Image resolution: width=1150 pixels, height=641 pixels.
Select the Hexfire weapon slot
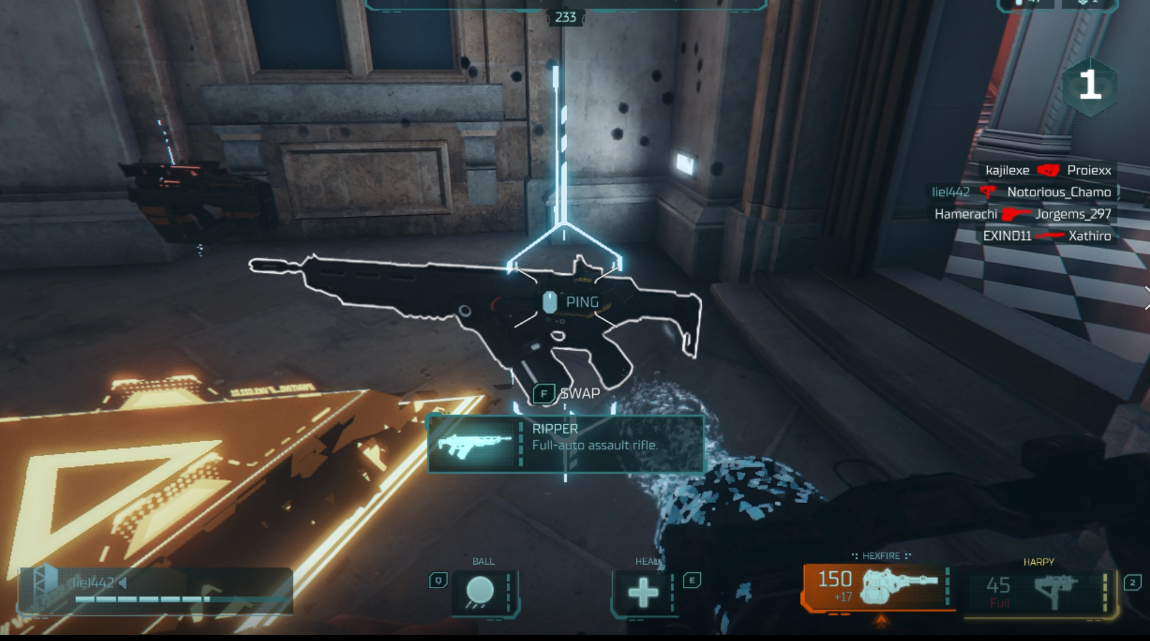[877, 587]
